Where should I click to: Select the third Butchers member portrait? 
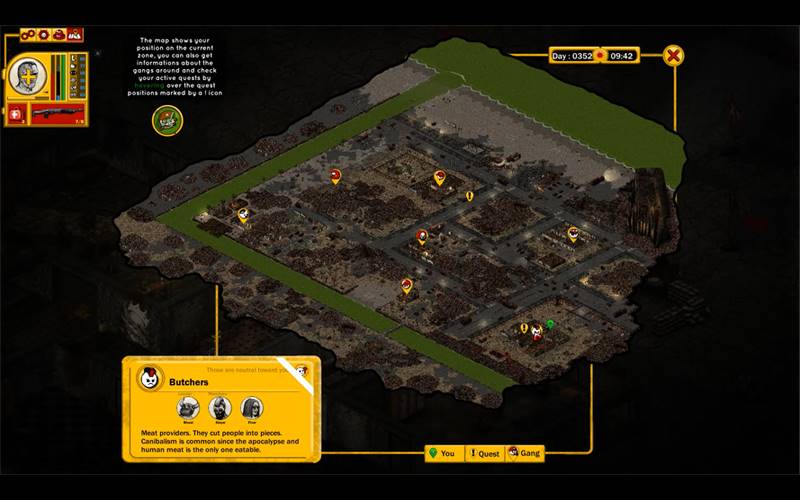(252, 407)
